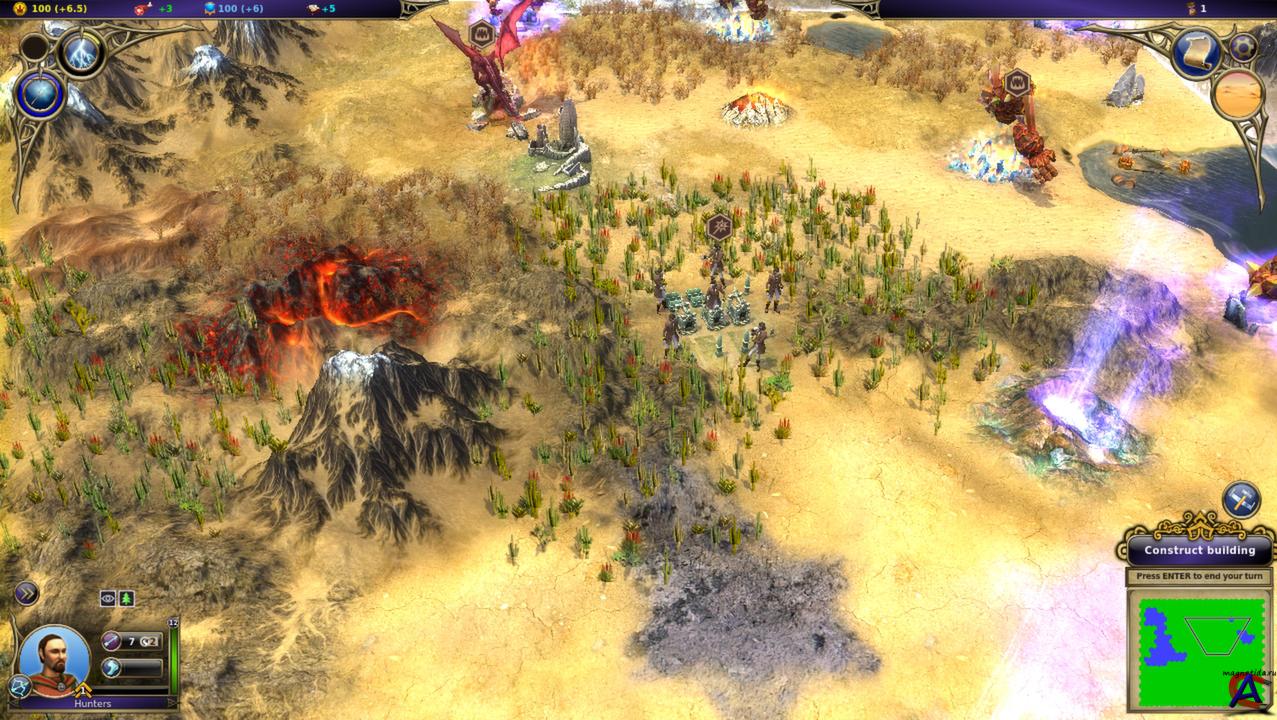This screenshot has height=720, width=1277.
Task: Open the hammer build icon
Action: click(x=1241, y=501)
